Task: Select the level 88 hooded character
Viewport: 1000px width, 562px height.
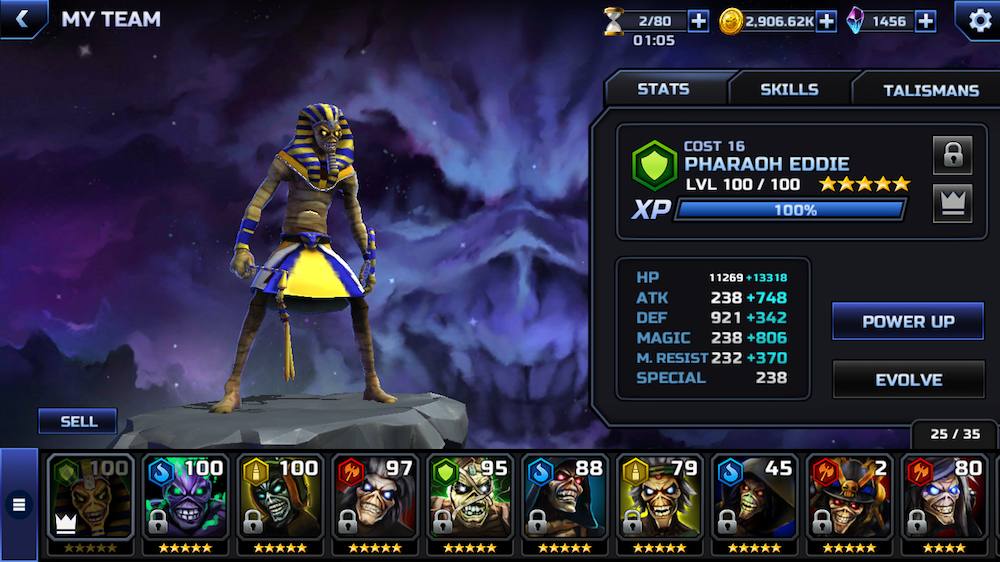Action: 562,498
